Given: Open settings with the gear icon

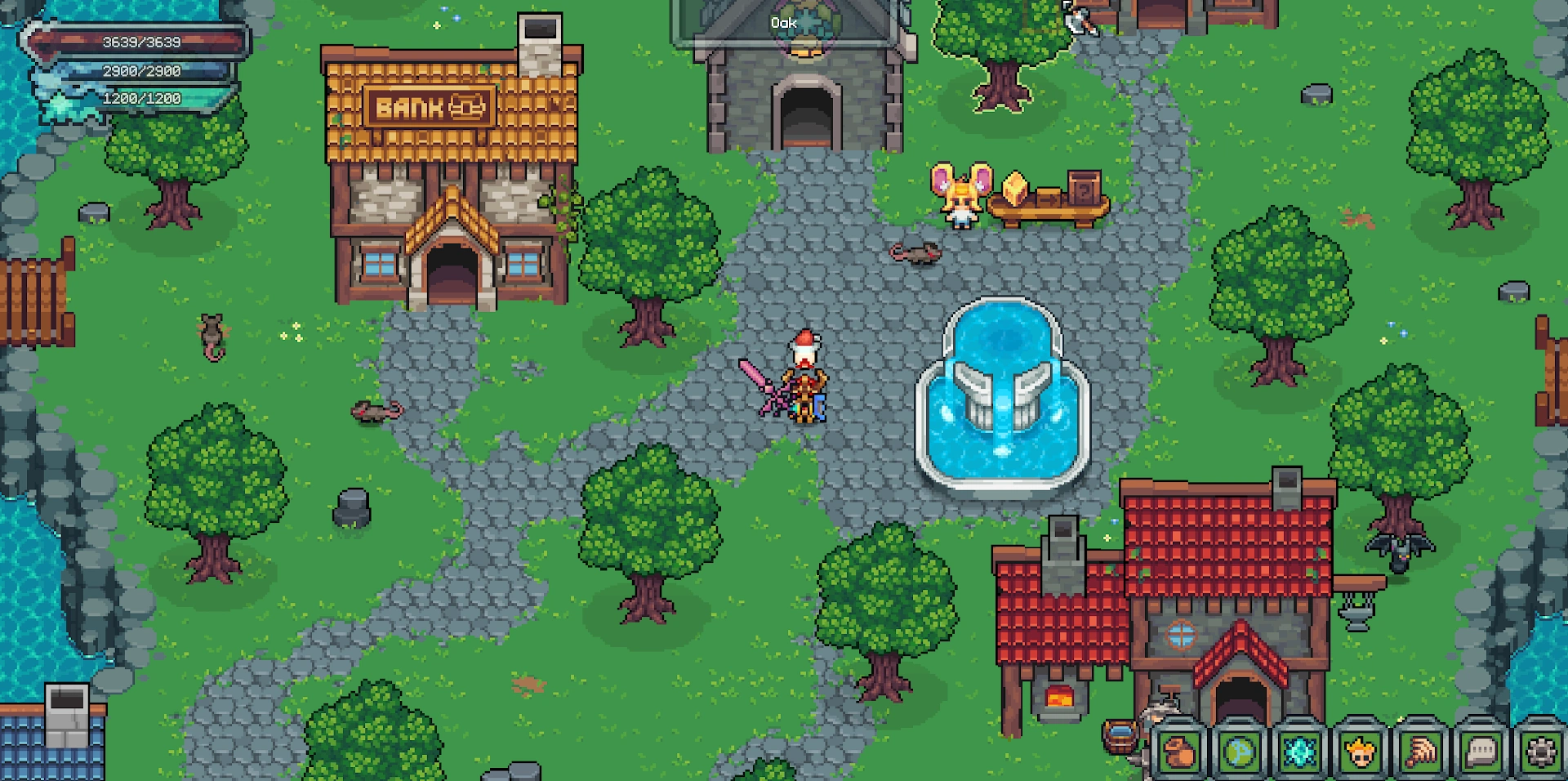Looking at the screenshot, I should pyautogui.click(x=1541, y=752).
